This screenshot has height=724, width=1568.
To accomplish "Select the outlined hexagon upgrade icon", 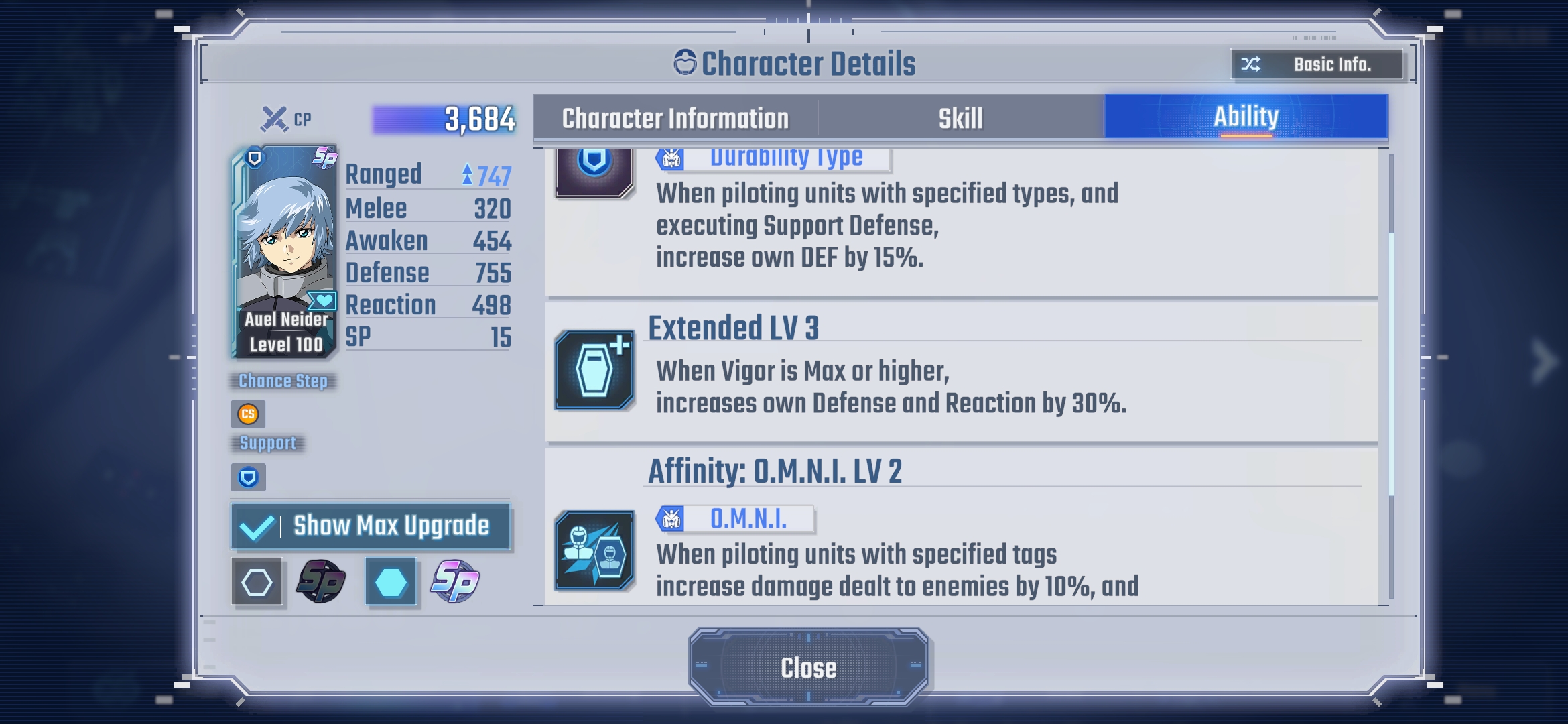I will pyautogui.click(x=257, y=582).
